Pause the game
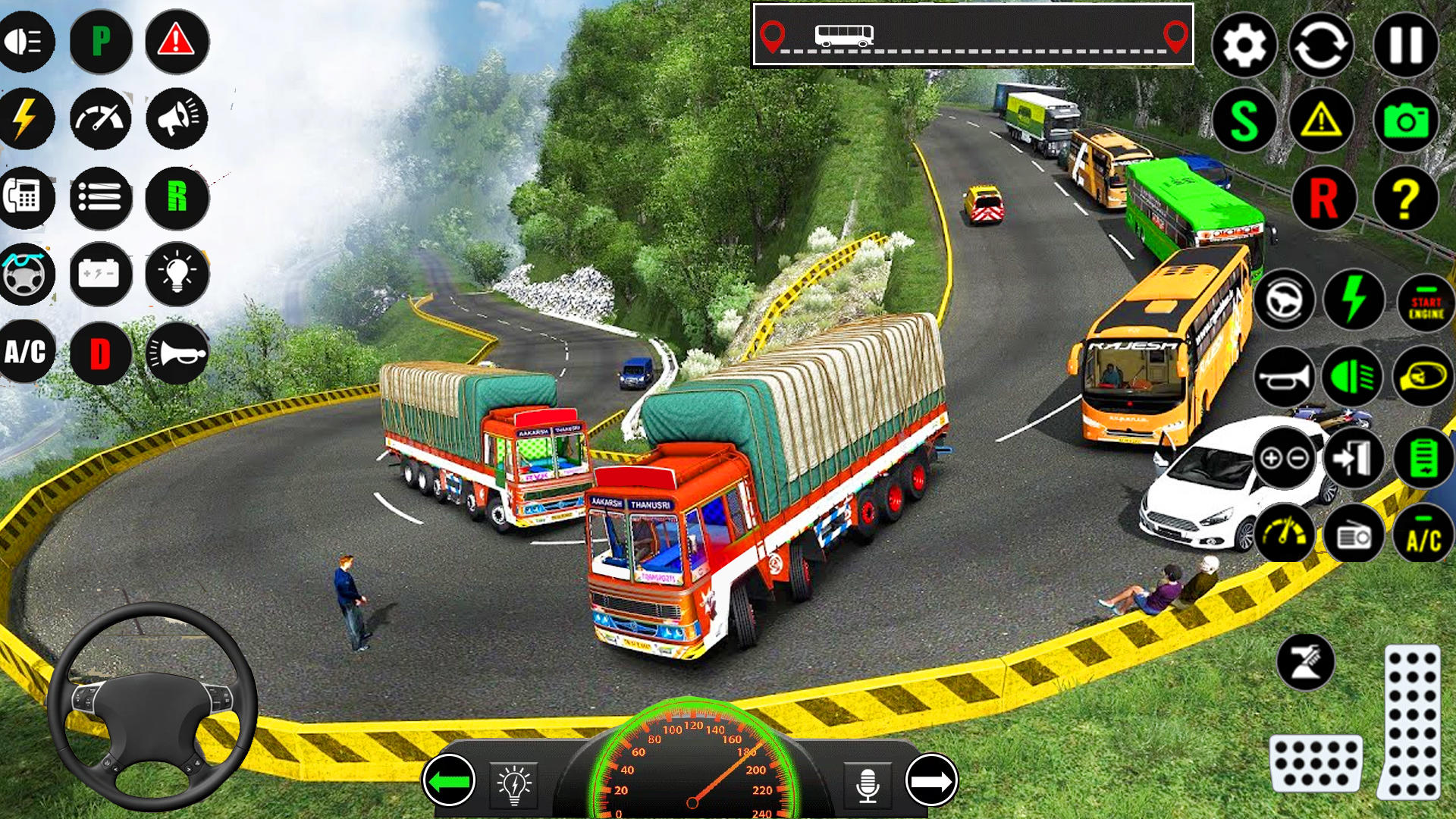Viewport: 1456px width, 819px height. pos(1405,45)
